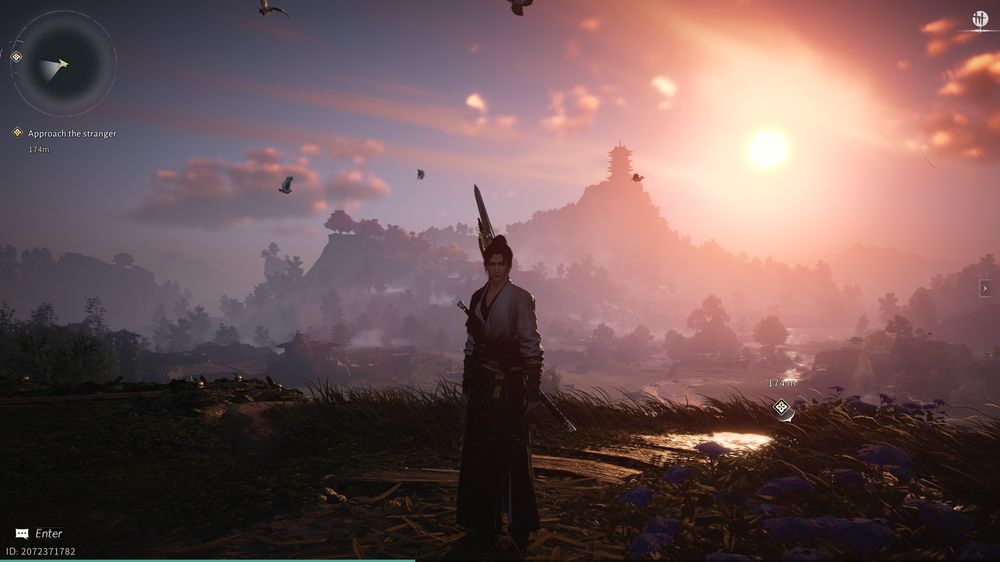
Task: Expand the side panel arrow button
Action: (985, 288)
